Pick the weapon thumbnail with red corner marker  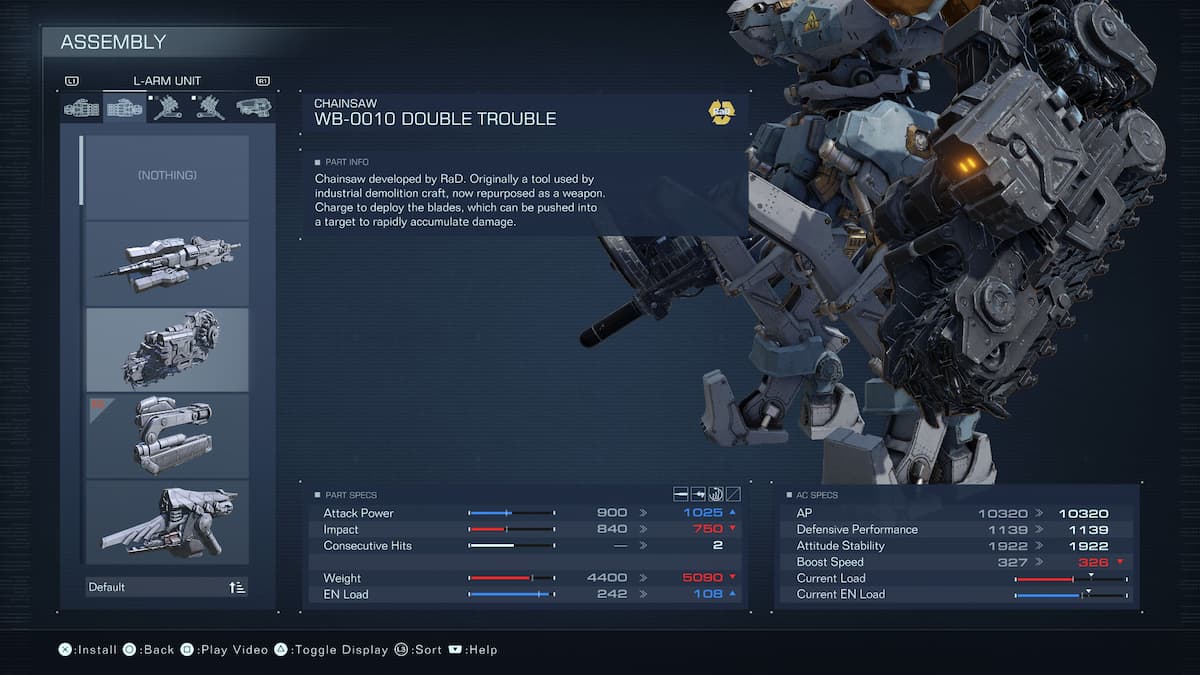[167, 435]
